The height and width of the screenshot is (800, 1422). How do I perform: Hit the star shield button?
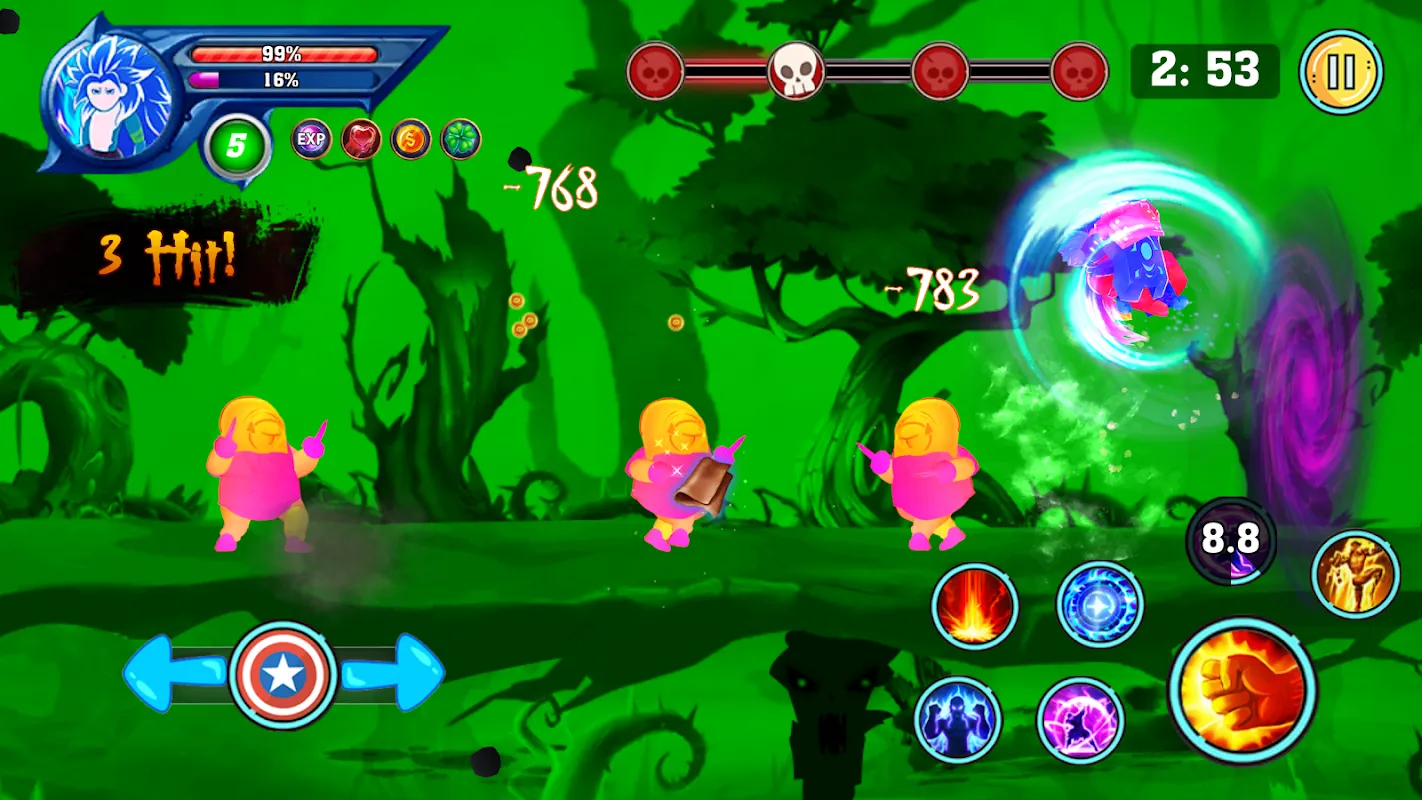click(x=282, y=675)
